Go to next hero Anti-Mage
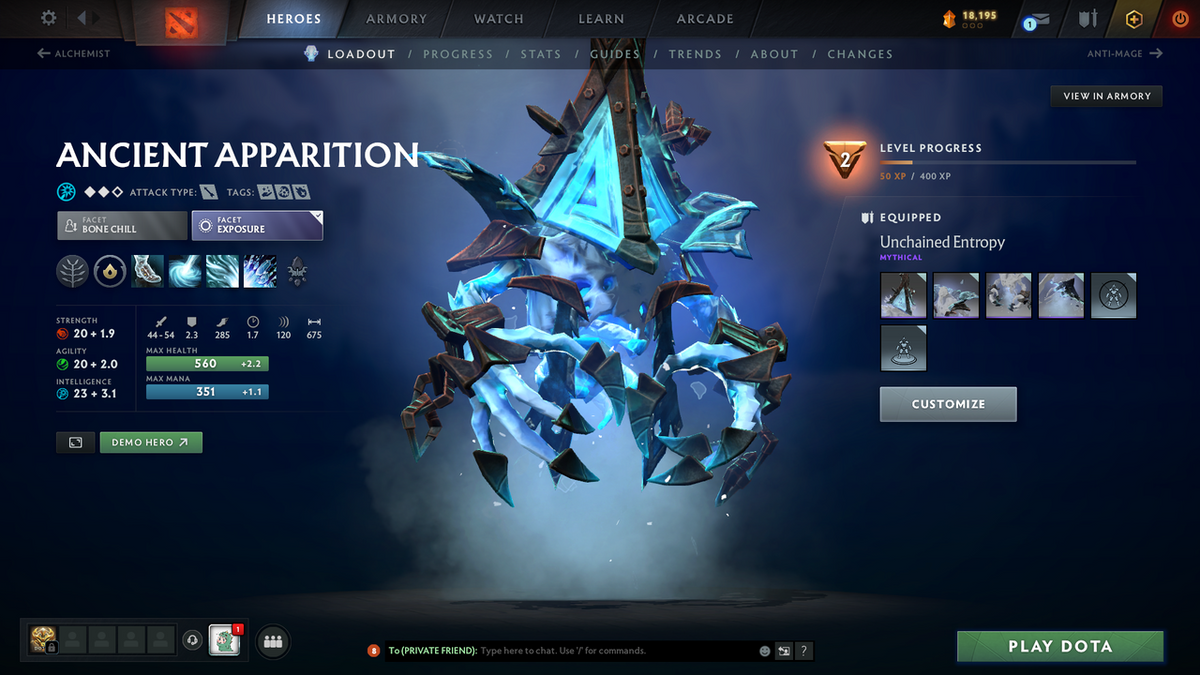The width and height of the screenshot is (1200, 675). coord(1124,54)
